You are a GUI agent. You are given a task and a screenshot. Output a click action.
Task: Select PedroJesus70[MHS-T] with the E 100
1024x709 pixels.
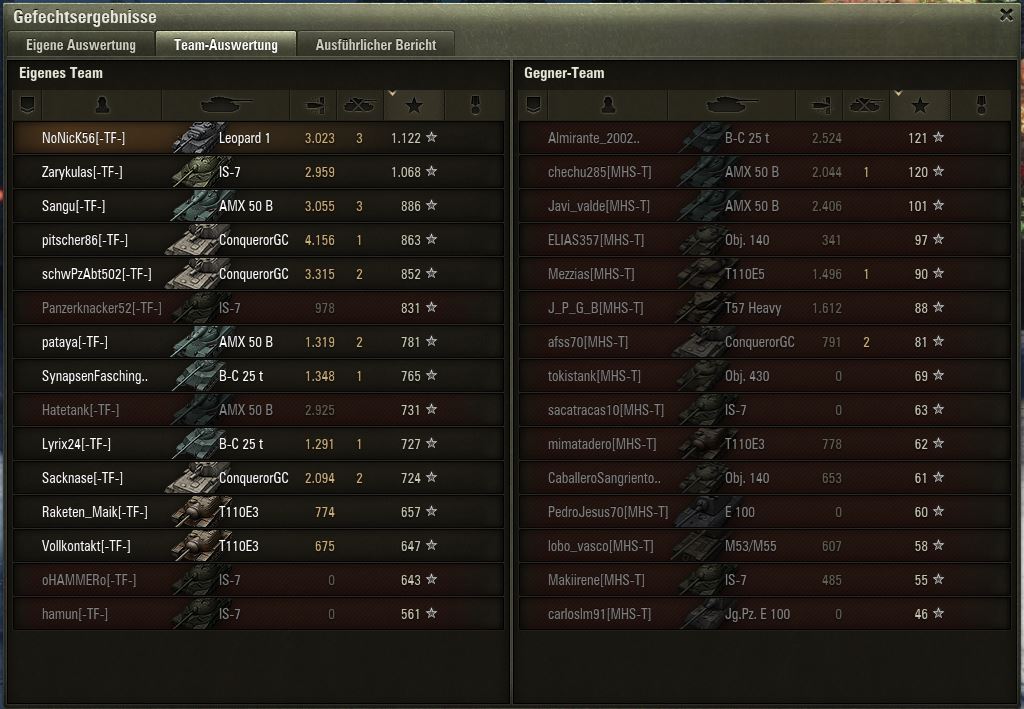[x=764, y=512]
